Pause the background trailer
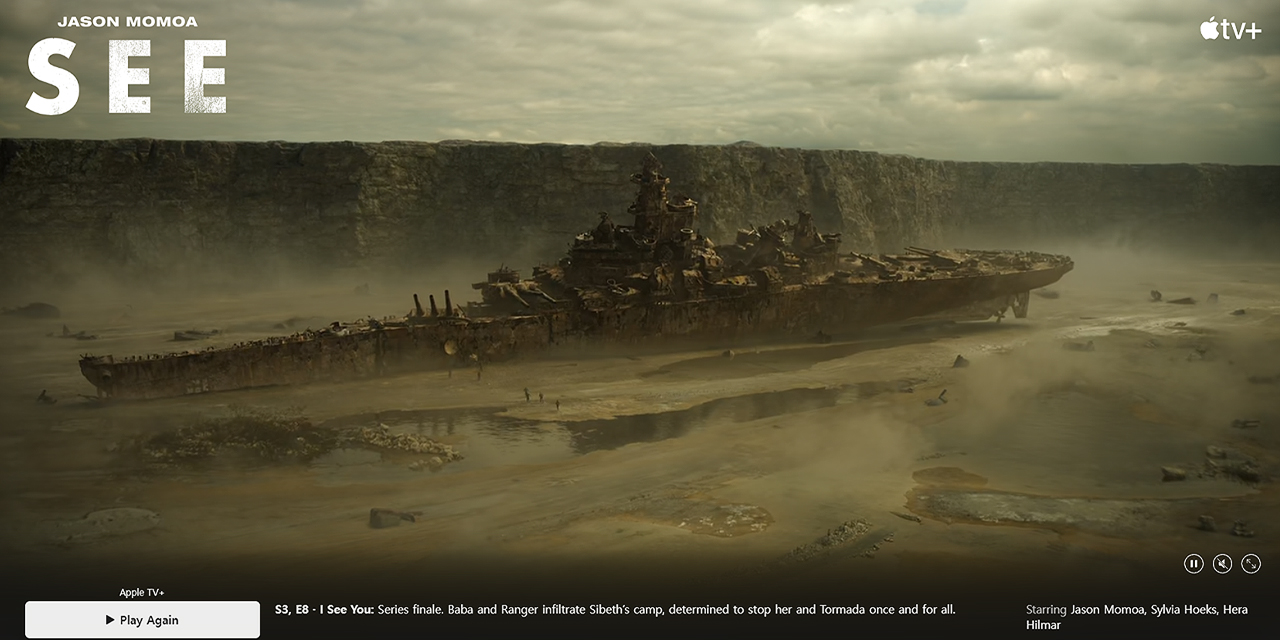Viewport: 1280px width, 640px height. click(1193, 564)
